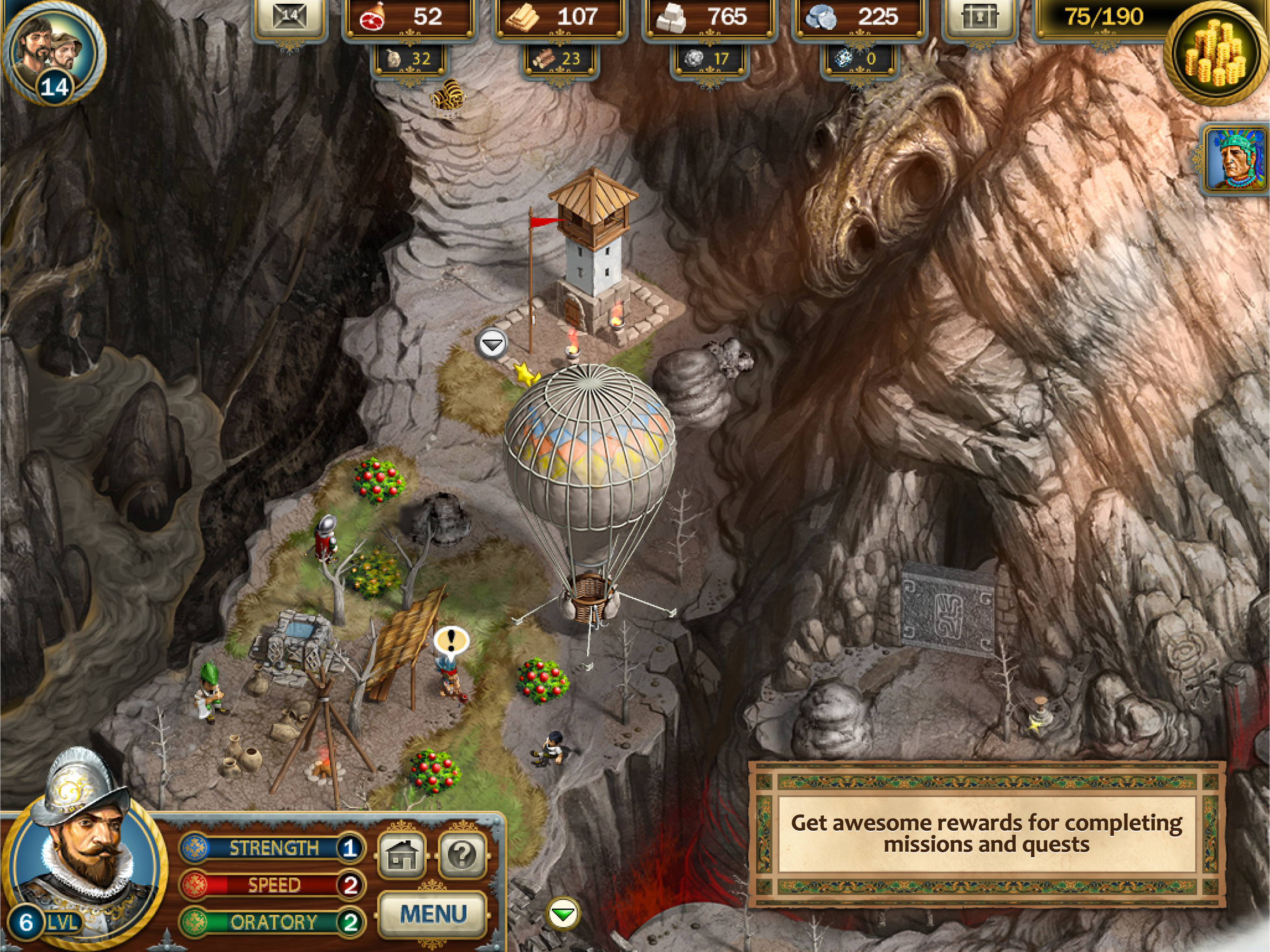Open the question mark help button
Image resolution: width=1270 pixels, height=952 pixels.
click(462, 855)
